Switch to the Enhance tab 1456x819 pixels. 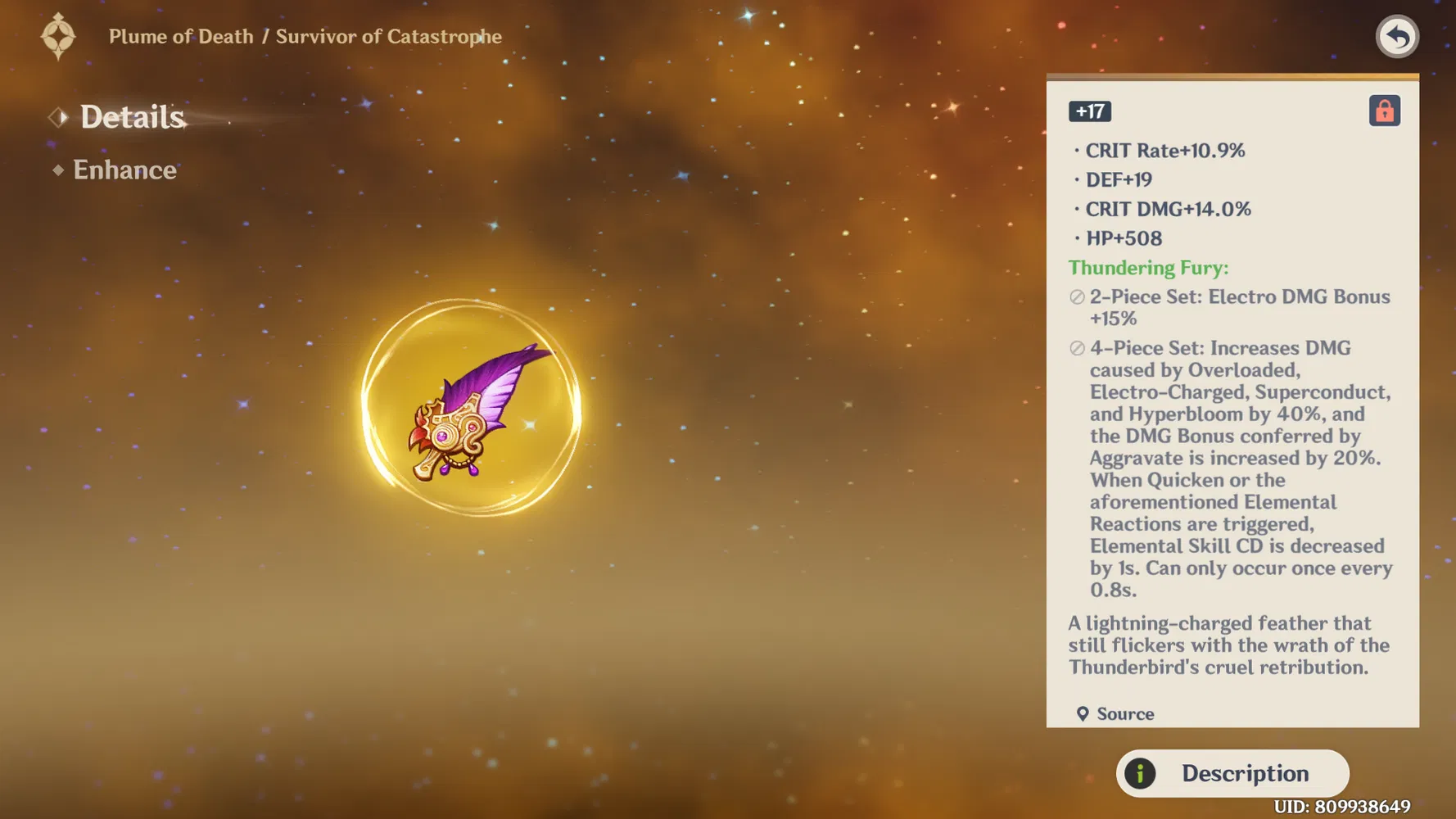tap(124, 170)
